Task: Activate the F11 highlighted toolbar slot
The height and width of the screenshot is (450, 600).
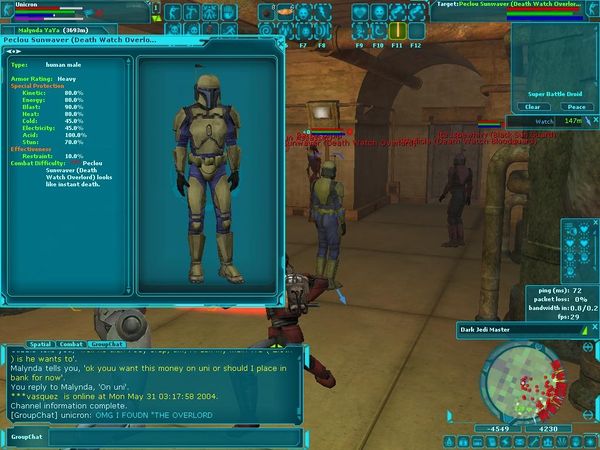Action: coord(397,31)
